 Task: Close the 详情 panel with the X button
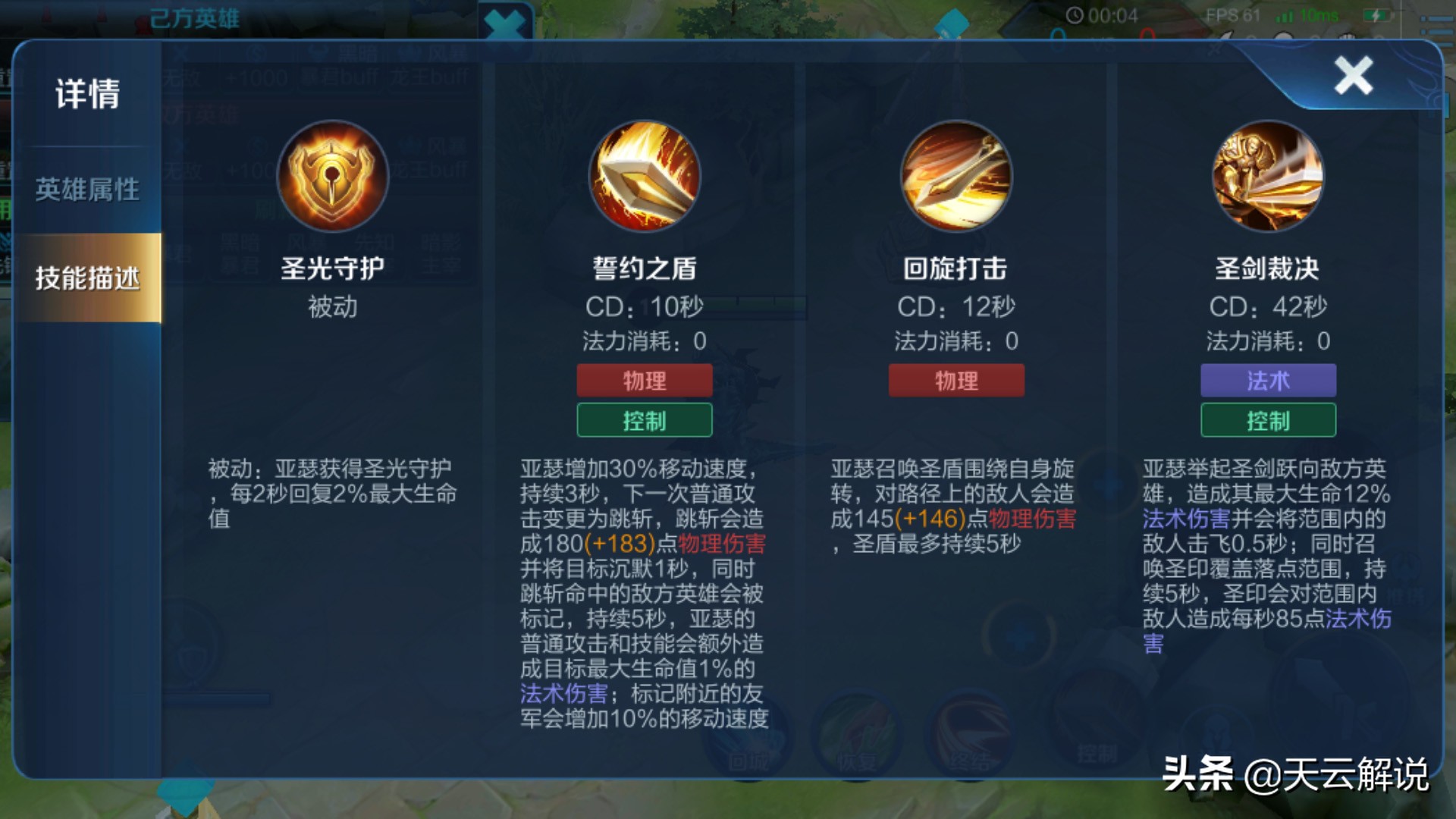tap(1354, 75)
